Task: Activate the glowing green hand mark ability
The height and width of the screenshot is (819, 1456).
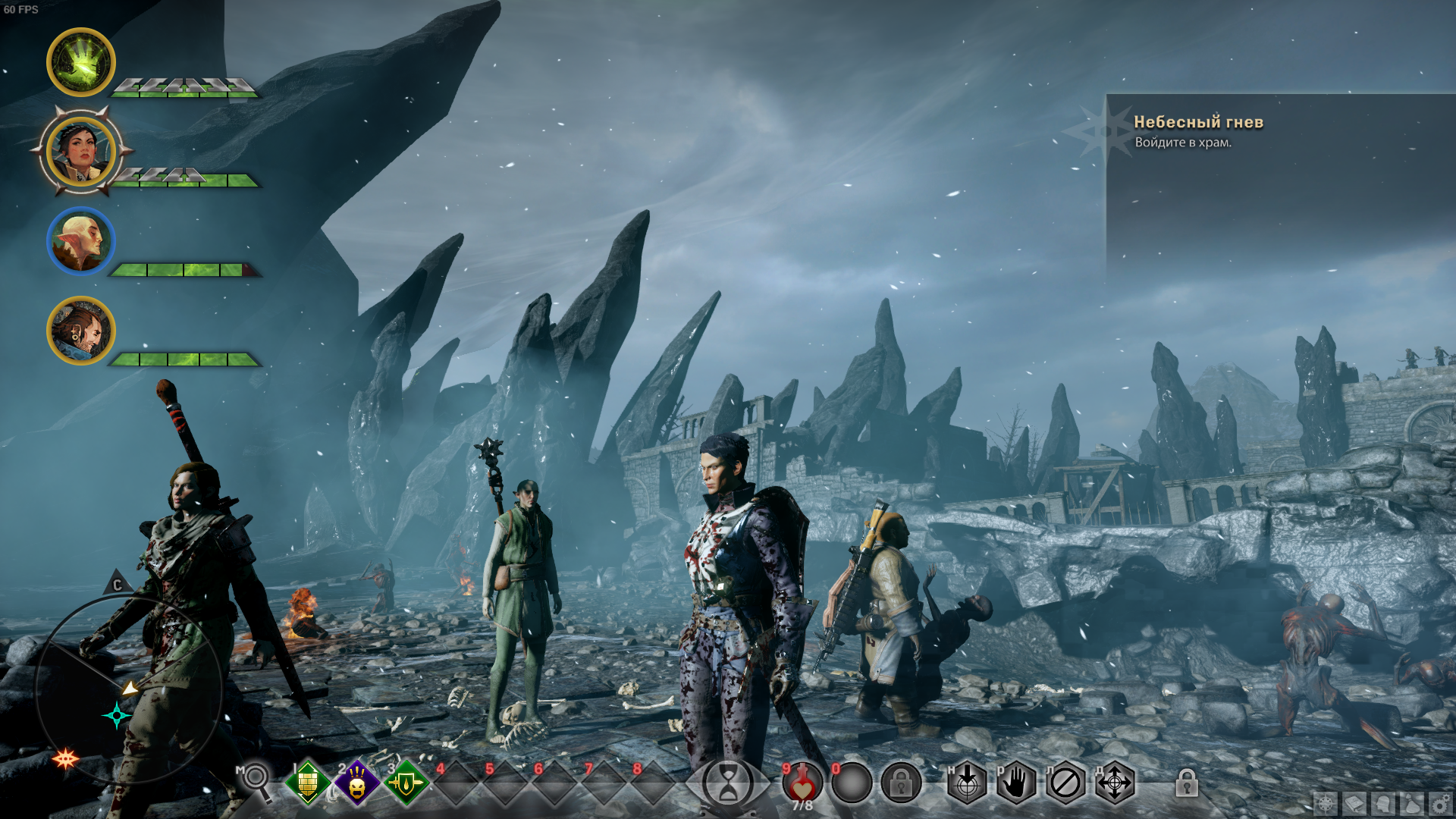Action: tap(80, 62)
